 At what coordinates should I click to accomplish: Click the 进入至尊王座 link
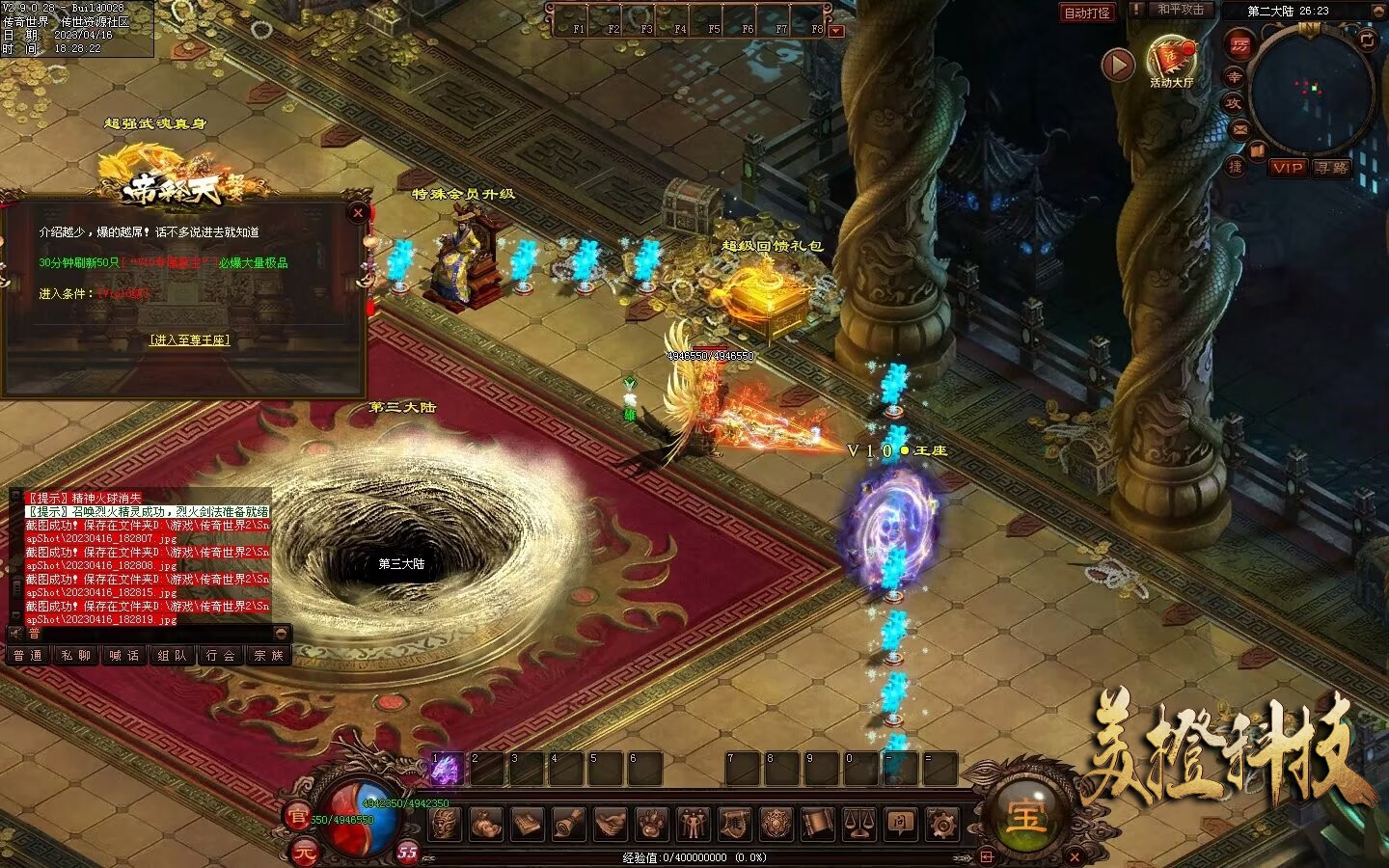190,340
